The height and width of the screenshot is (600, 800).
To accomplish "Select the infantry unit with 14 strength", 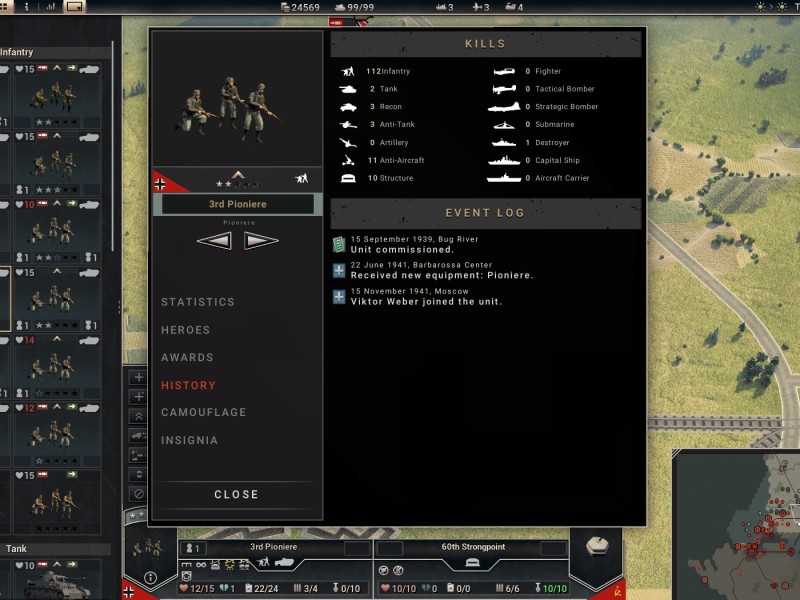I will pos(55,366).
